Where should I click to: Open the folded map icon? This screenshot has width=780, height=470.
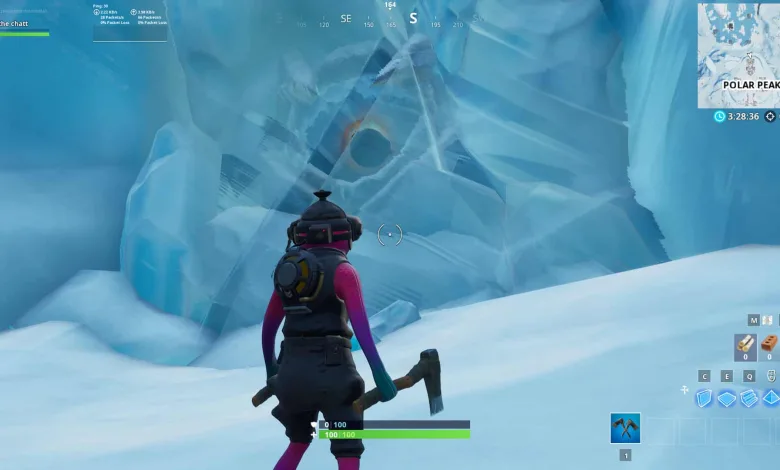point(768,320)
